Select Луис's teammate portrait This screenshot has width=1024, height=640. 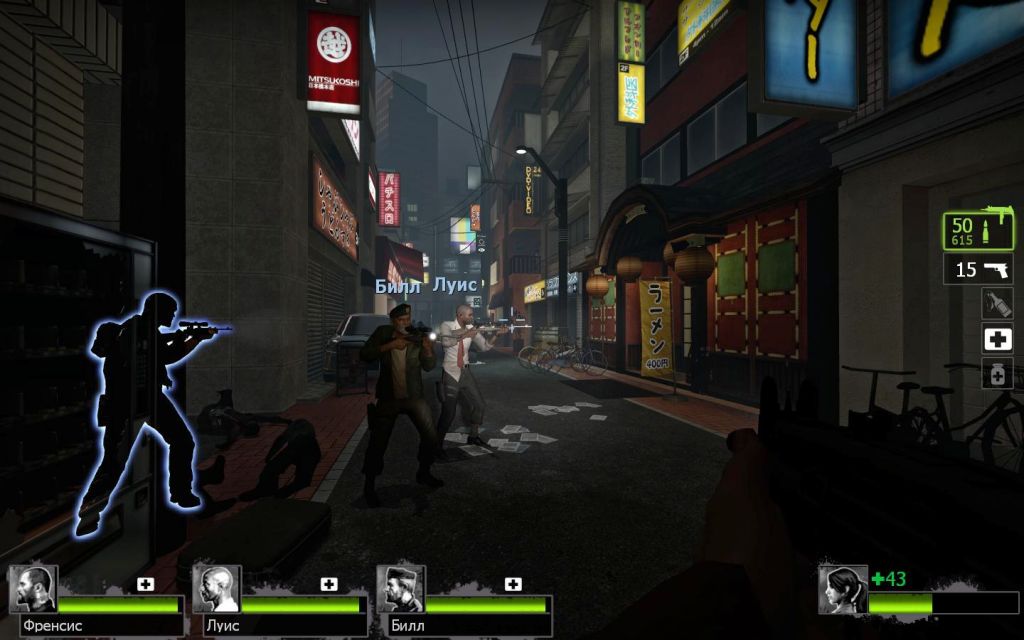[216, 590]
